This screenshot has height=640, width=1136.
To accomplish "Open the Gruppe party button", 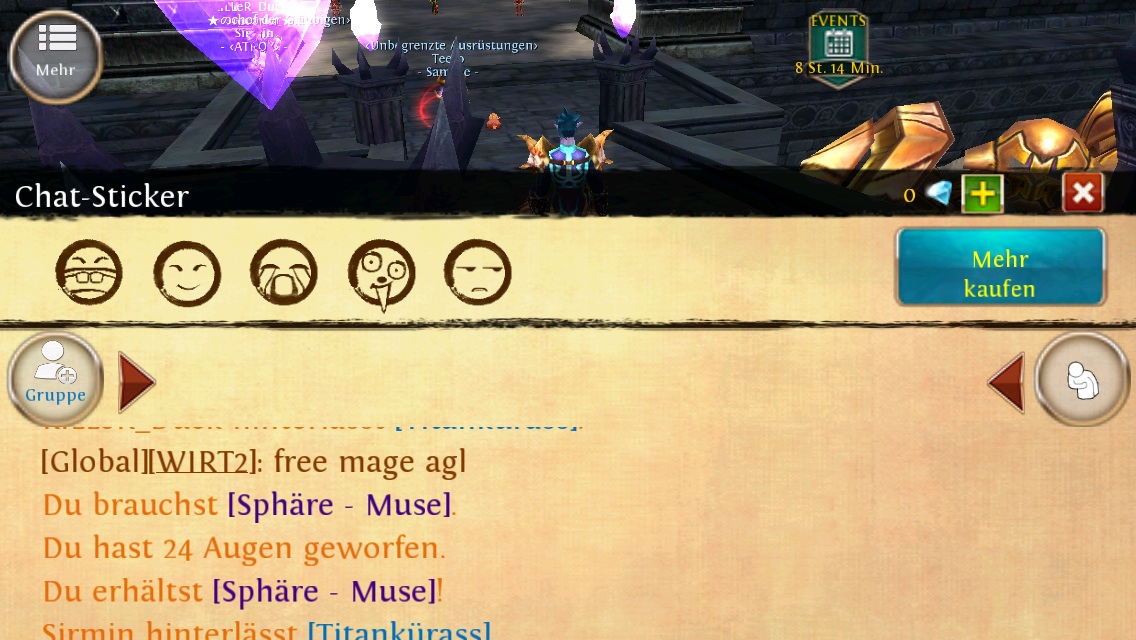I will (x=56, y=380).
